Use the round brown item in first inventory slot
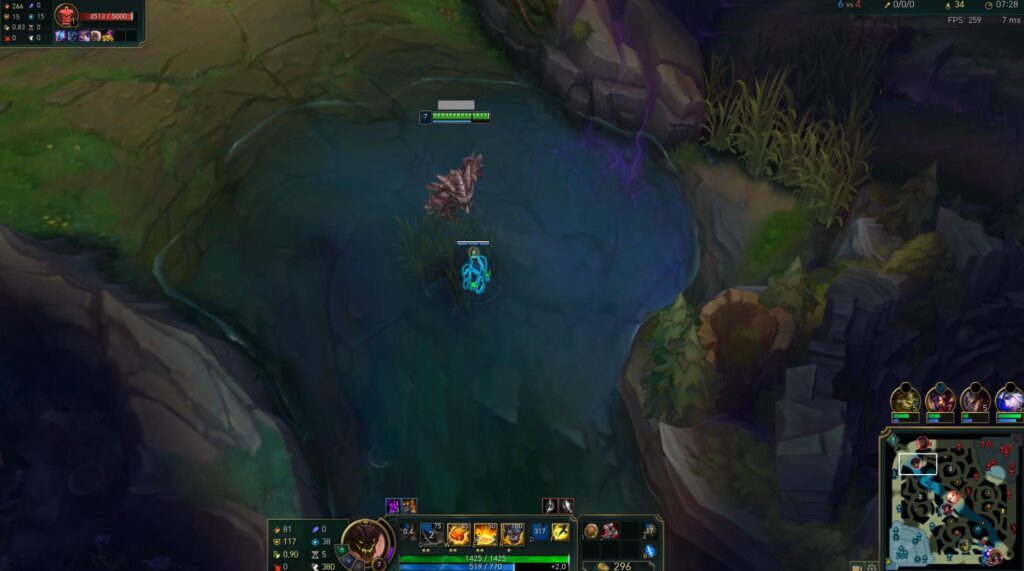This screenshot has height=571, width=1024. (x=592, y=531)
